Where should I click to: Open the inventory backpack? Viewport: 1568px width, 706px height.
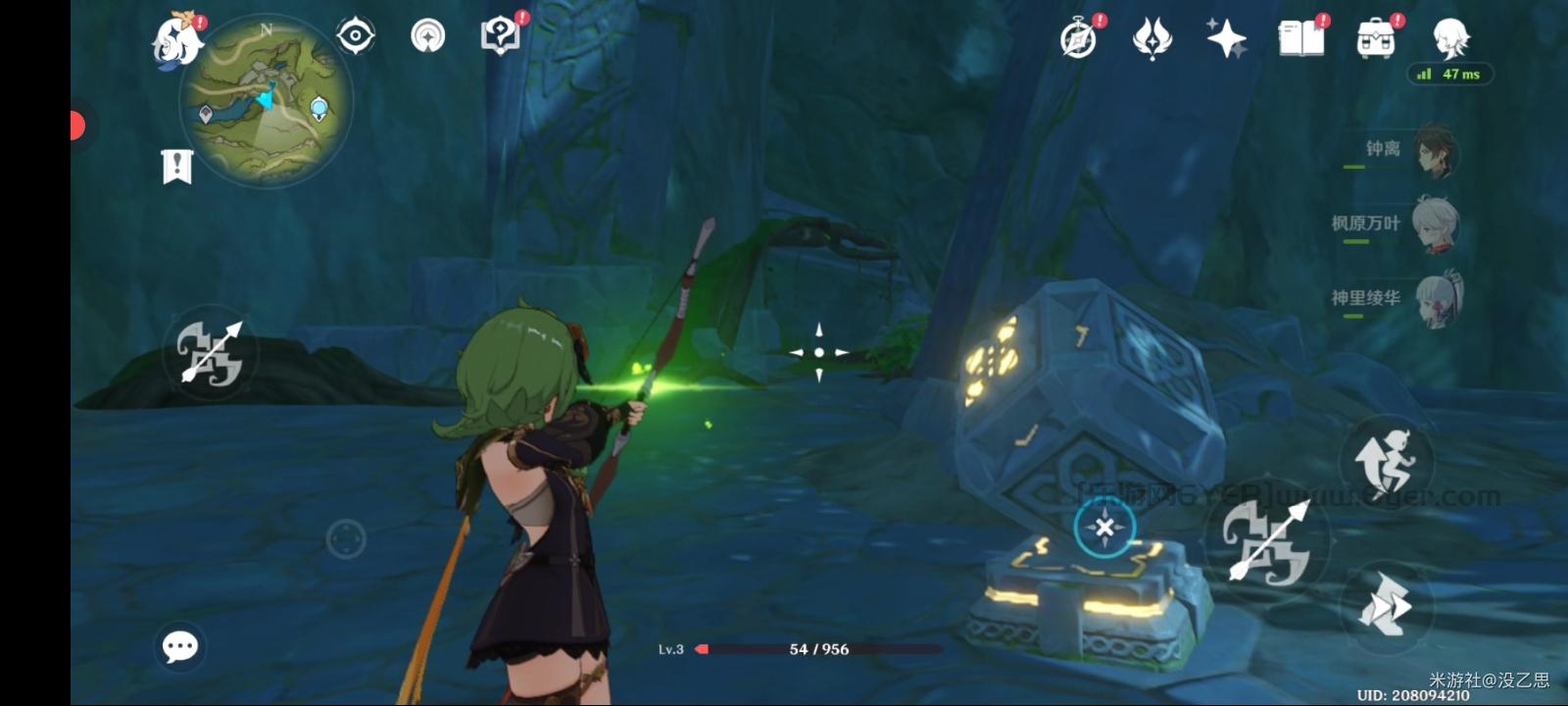click(x=1376, y=39)
